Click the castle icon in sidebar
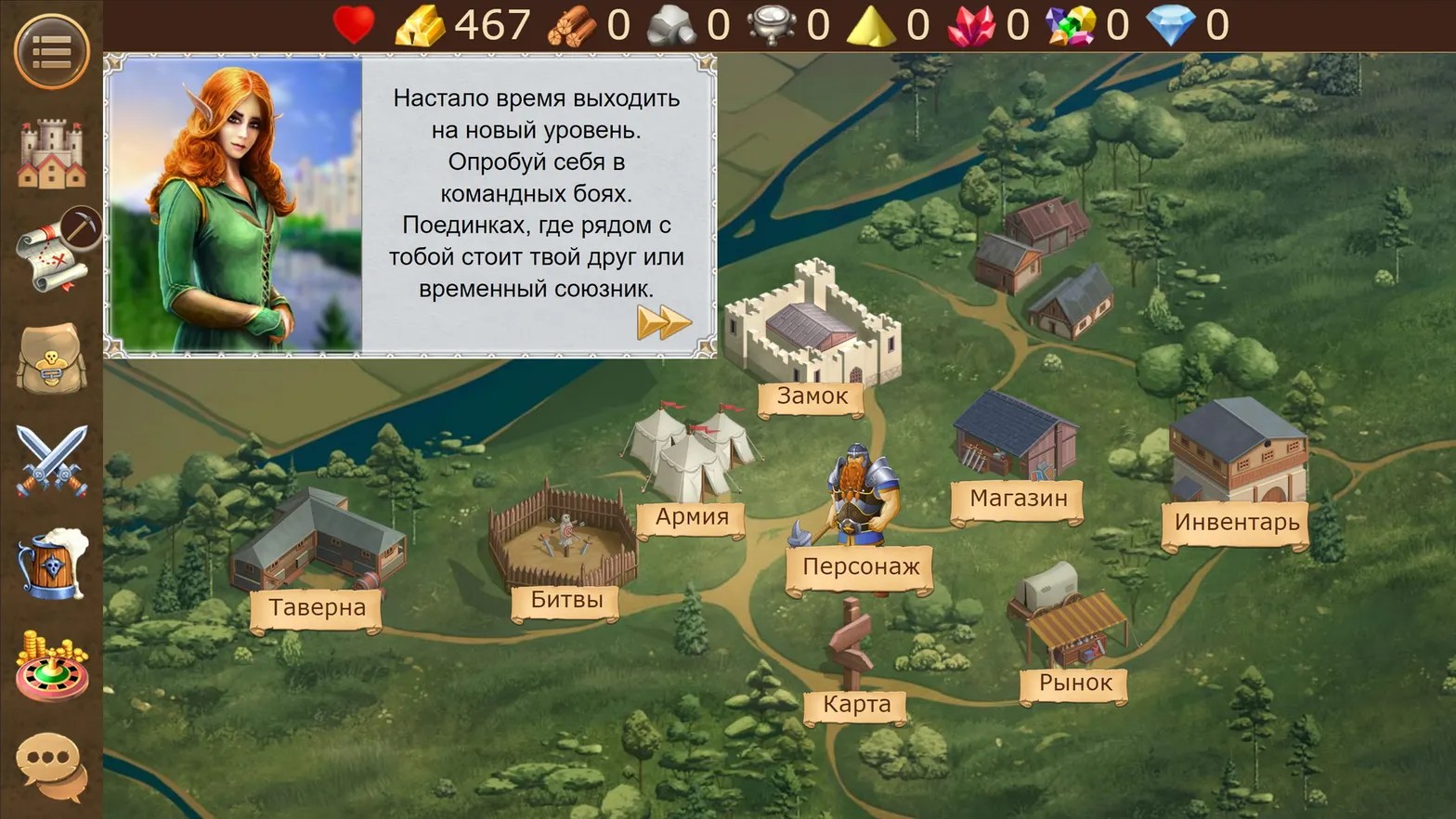Screen dimensions: 1456x819 click(52, 154)
